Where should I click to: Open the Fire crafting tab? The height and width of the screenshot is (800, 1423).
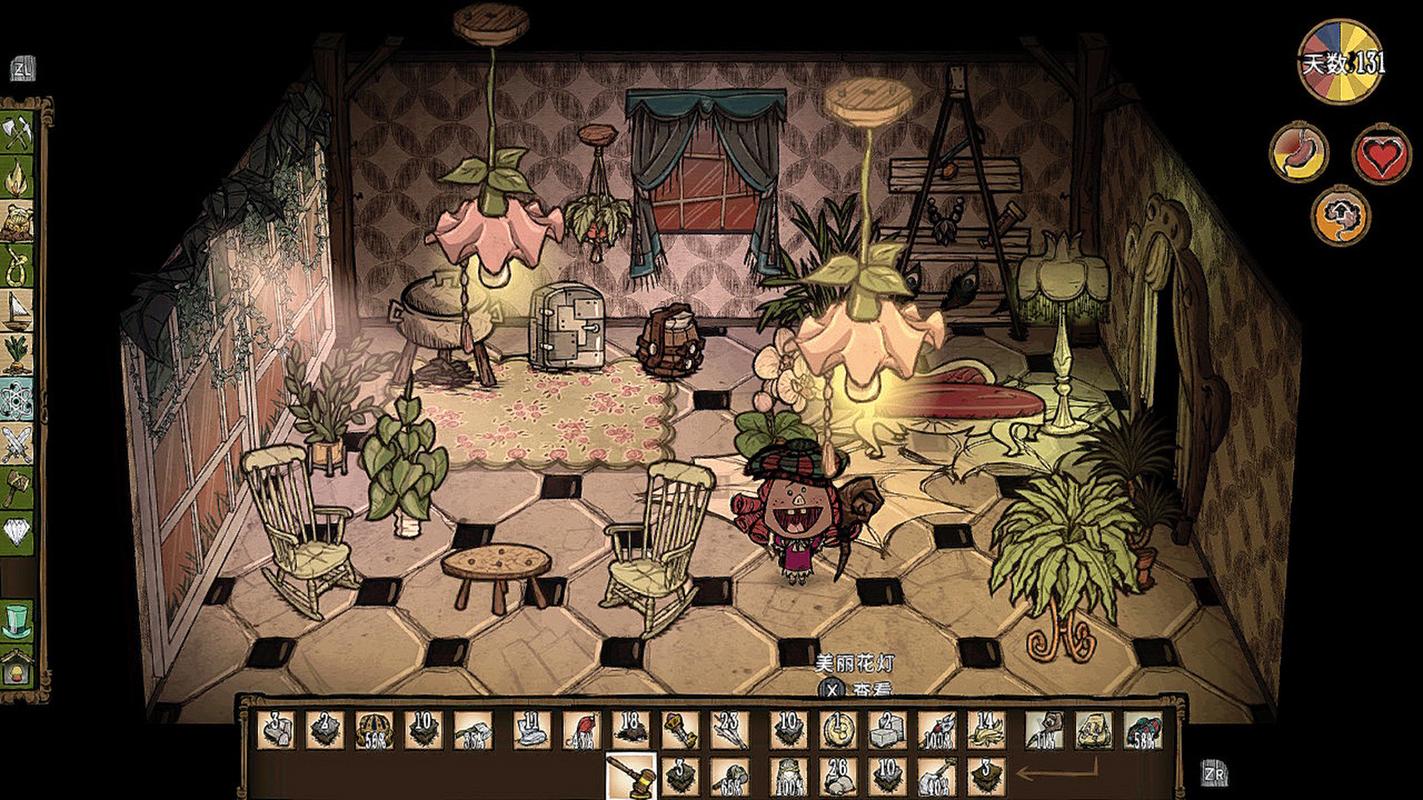pos(17,178)
